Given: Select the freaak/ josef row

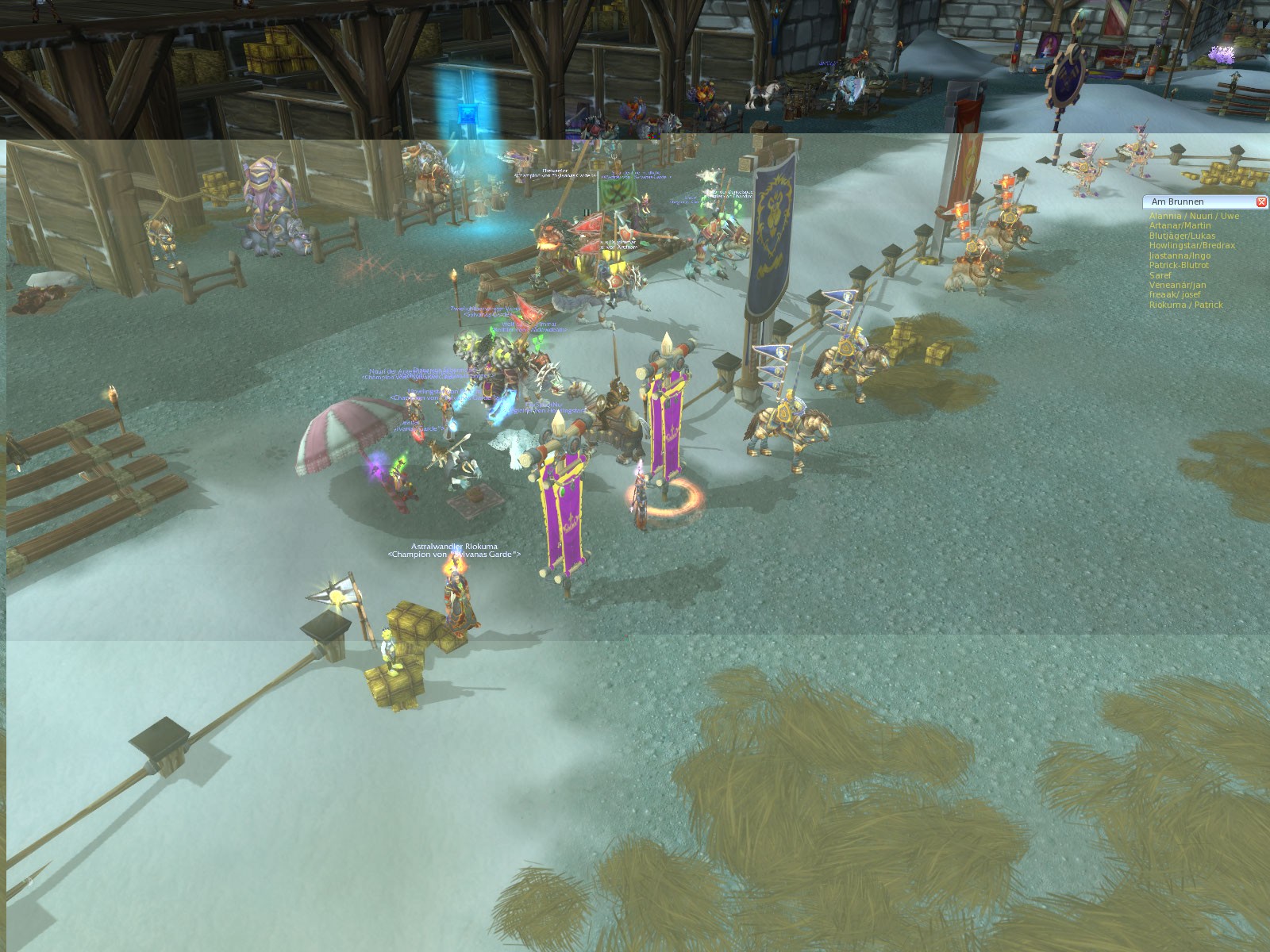Looking at the screenshot, I should tap(1175, 295).
